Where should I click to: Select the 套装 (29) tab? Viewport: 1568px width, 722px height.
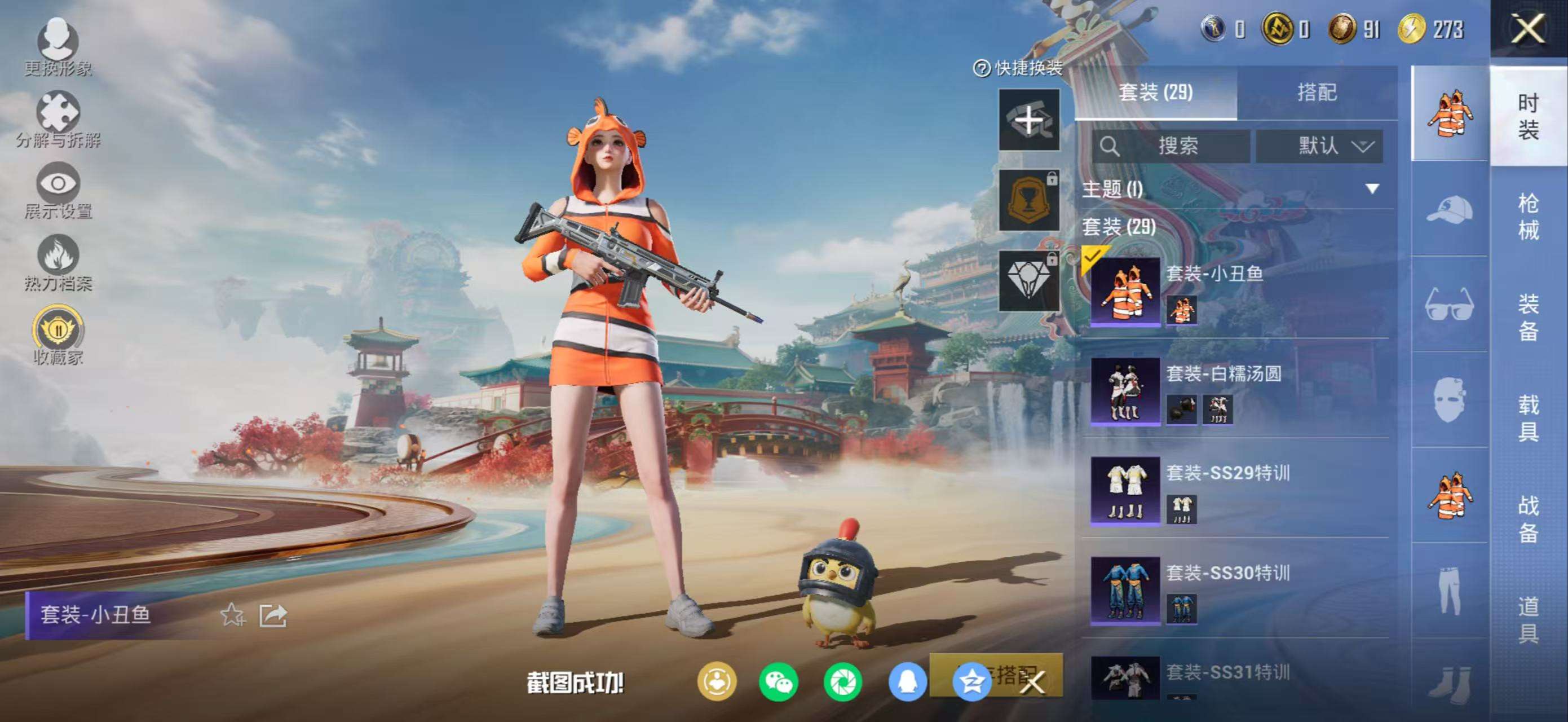(x=1155, y=93)
